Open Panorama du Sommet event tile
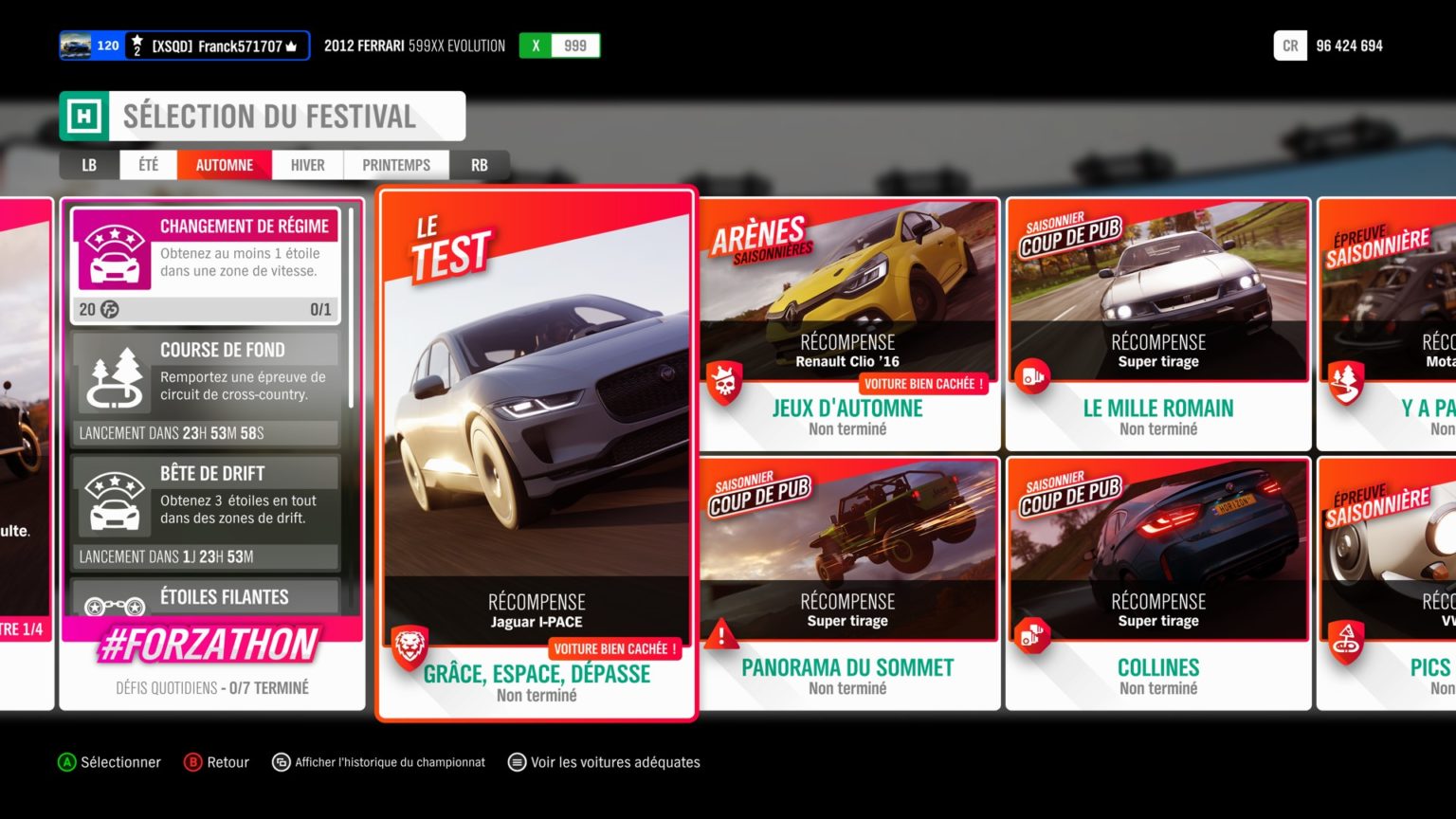This screenshot has height=819, width=1456. click(848, 583)
